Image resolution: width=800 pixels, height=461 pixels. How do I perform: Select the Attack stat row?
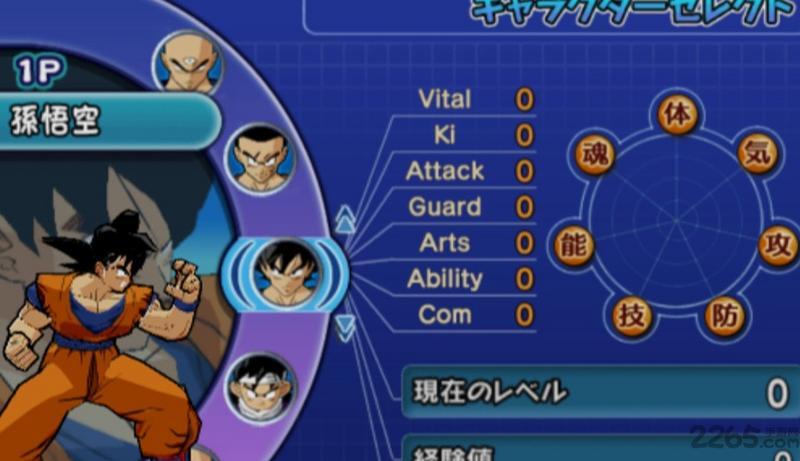click(472, 171)
